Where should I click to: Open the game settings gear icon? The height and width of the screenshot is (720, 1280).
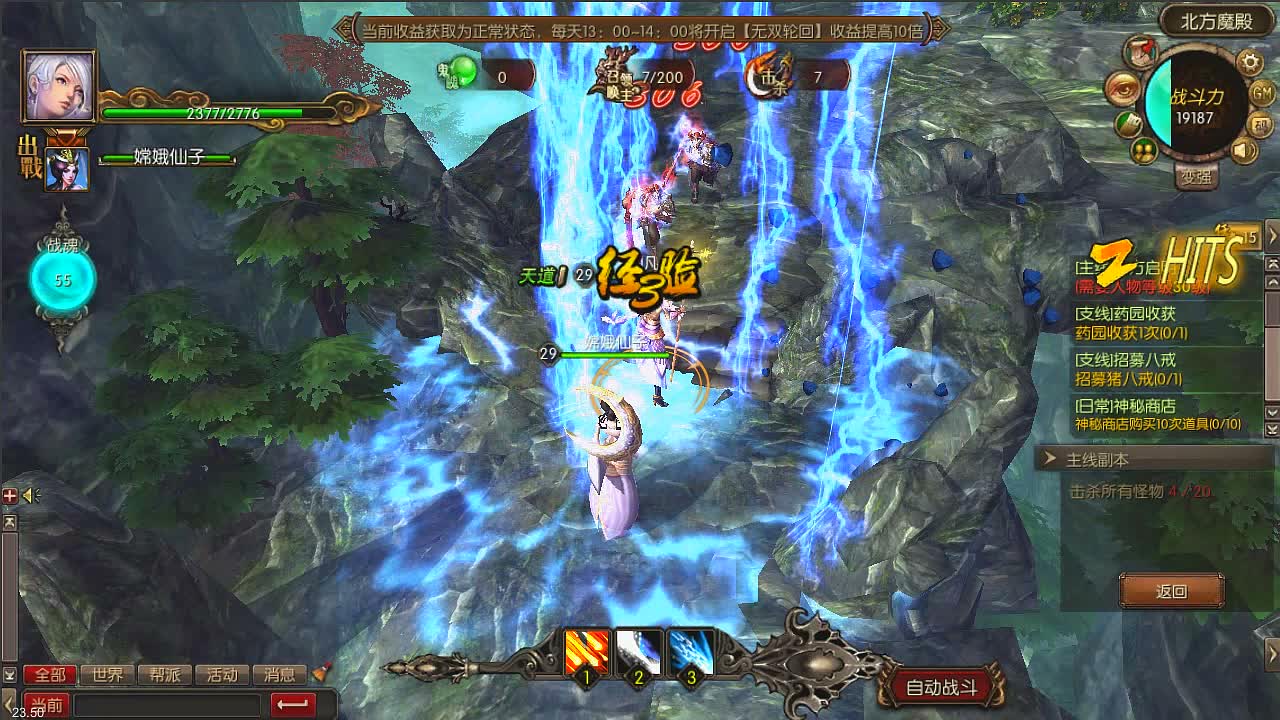pyautogui.click(x=1248, y=63)
